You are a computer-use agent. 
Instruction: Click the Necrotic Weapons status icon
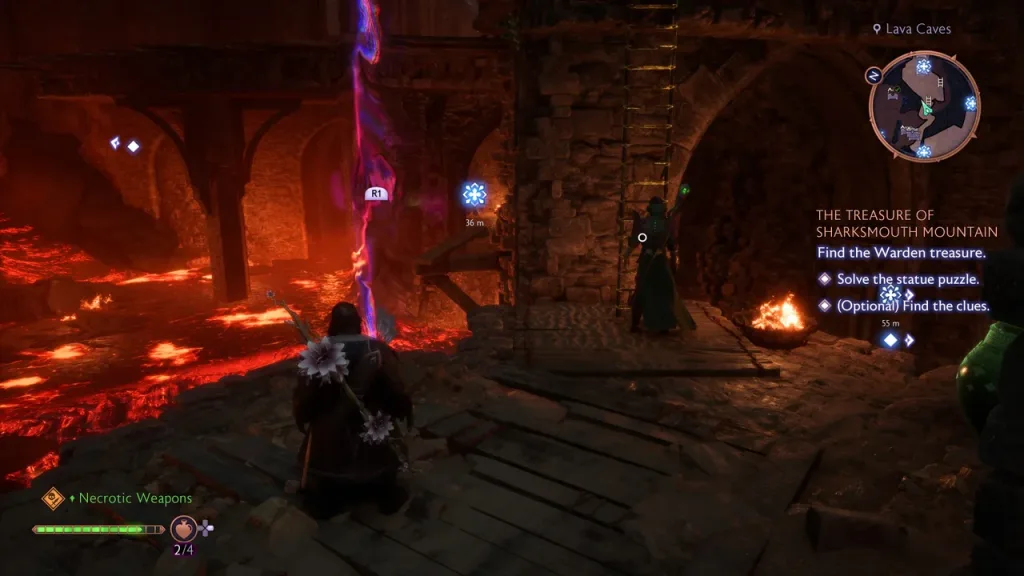52,497
